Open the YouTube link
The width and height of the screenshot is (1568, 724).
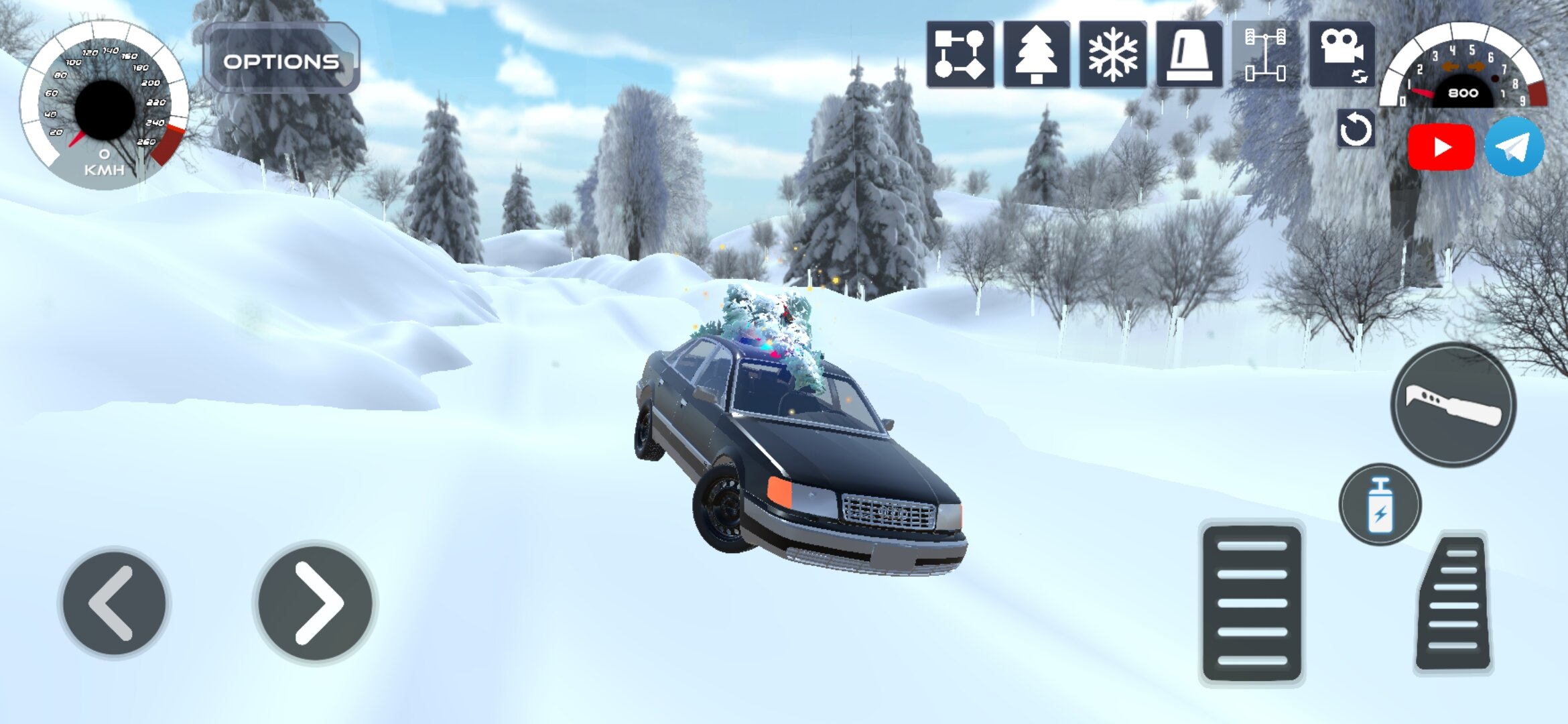1441,147
